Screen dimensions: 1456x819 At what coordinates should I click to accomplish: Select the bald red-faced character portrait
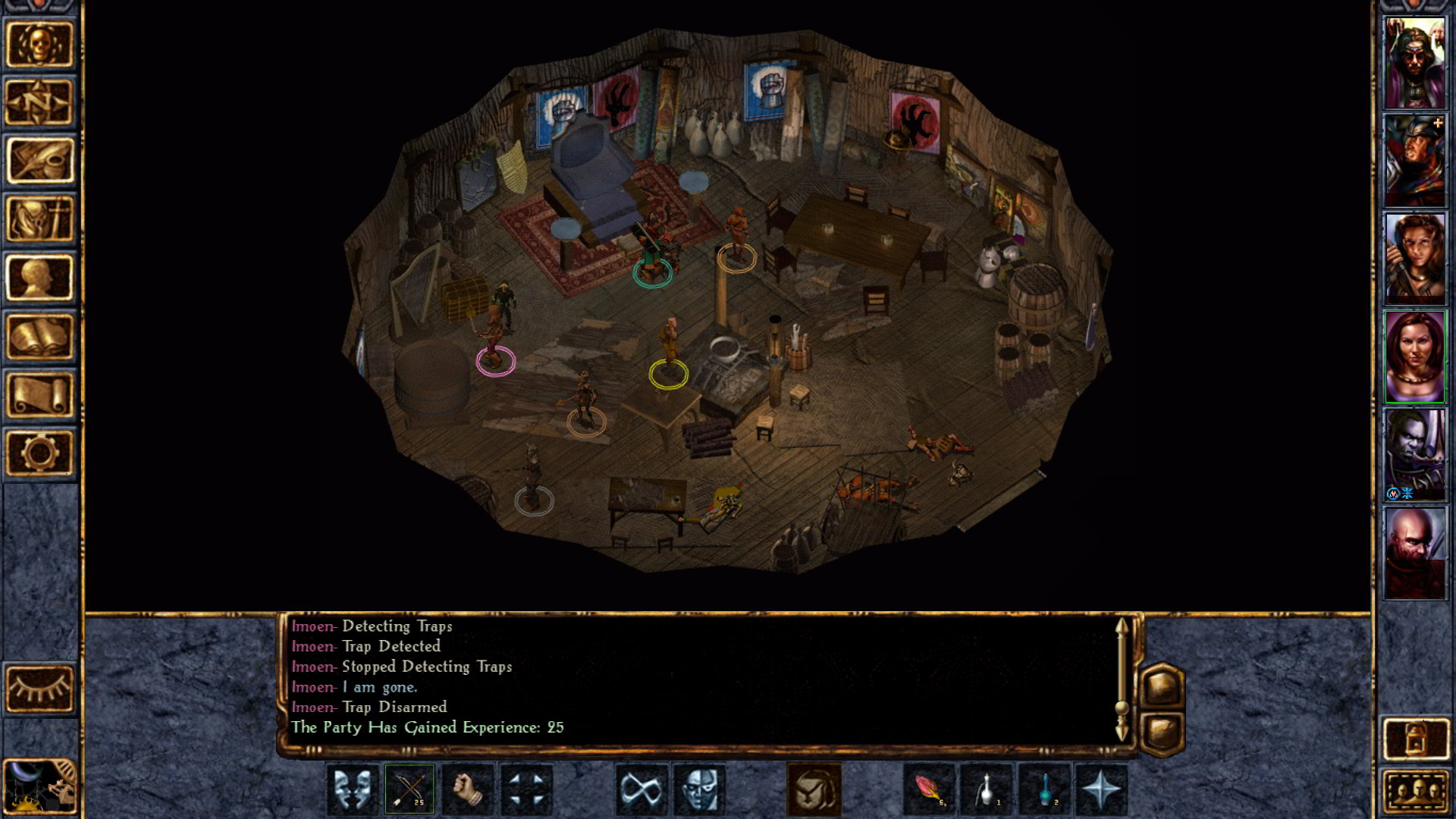click(1415, 553)
